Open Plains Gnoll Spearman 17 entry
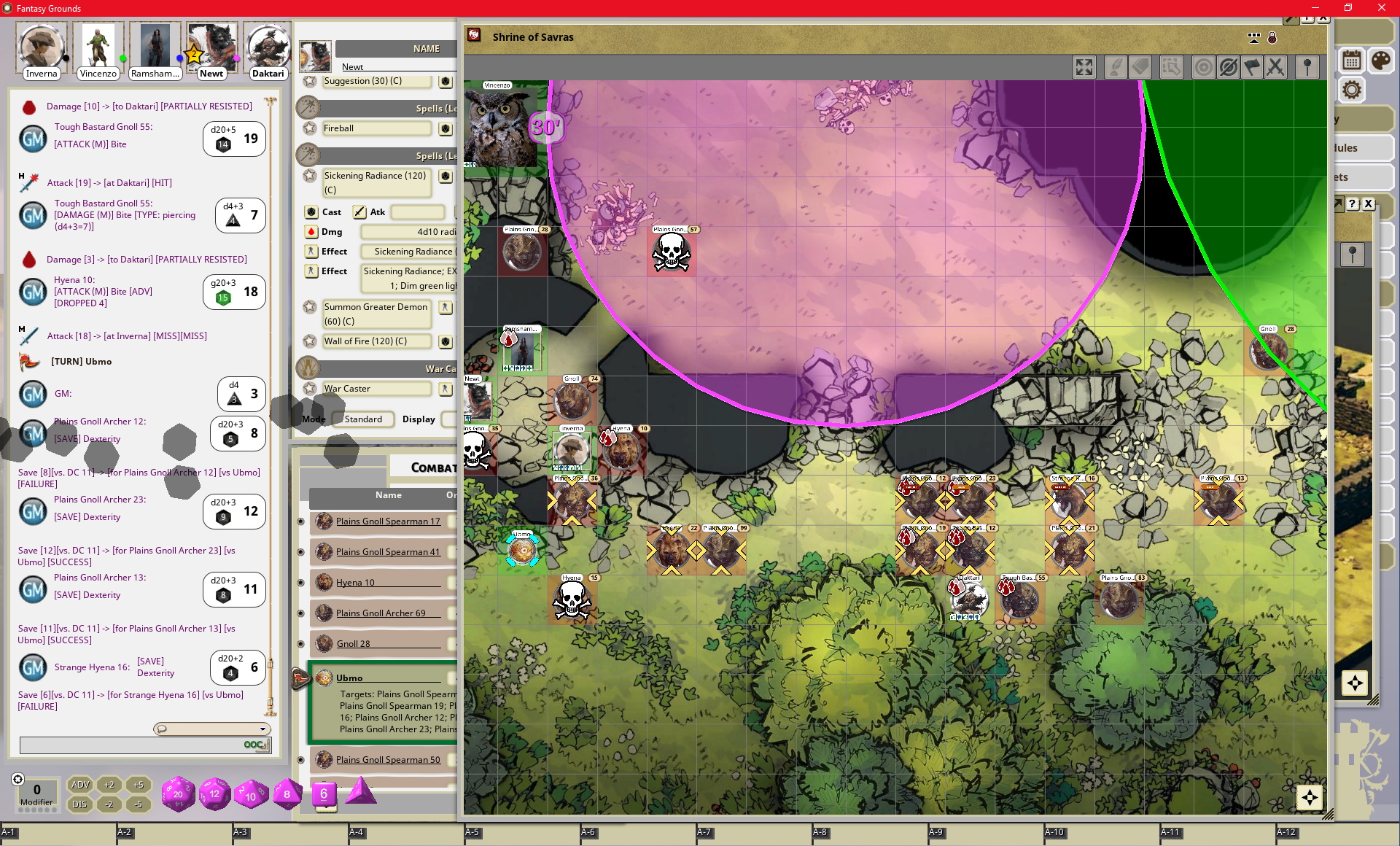The image size is (1400, 846). point(388,521)
